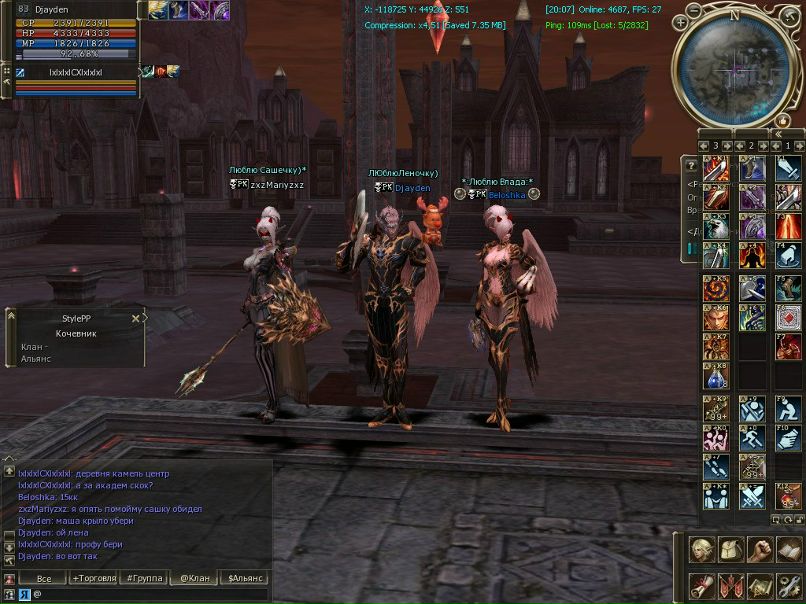Click the pink hearts social action icon
The height and width of the screenshot is (604, 806).
[716, 438]
